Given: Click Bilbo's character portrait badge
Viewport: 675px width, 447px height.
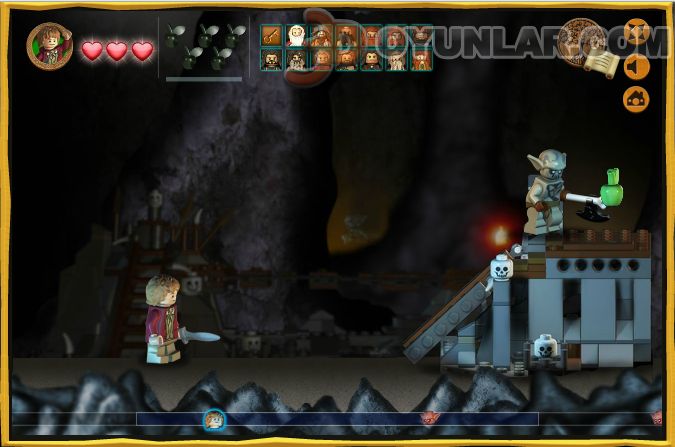Looking at the screenshot, I should click(x=48, y=45).
